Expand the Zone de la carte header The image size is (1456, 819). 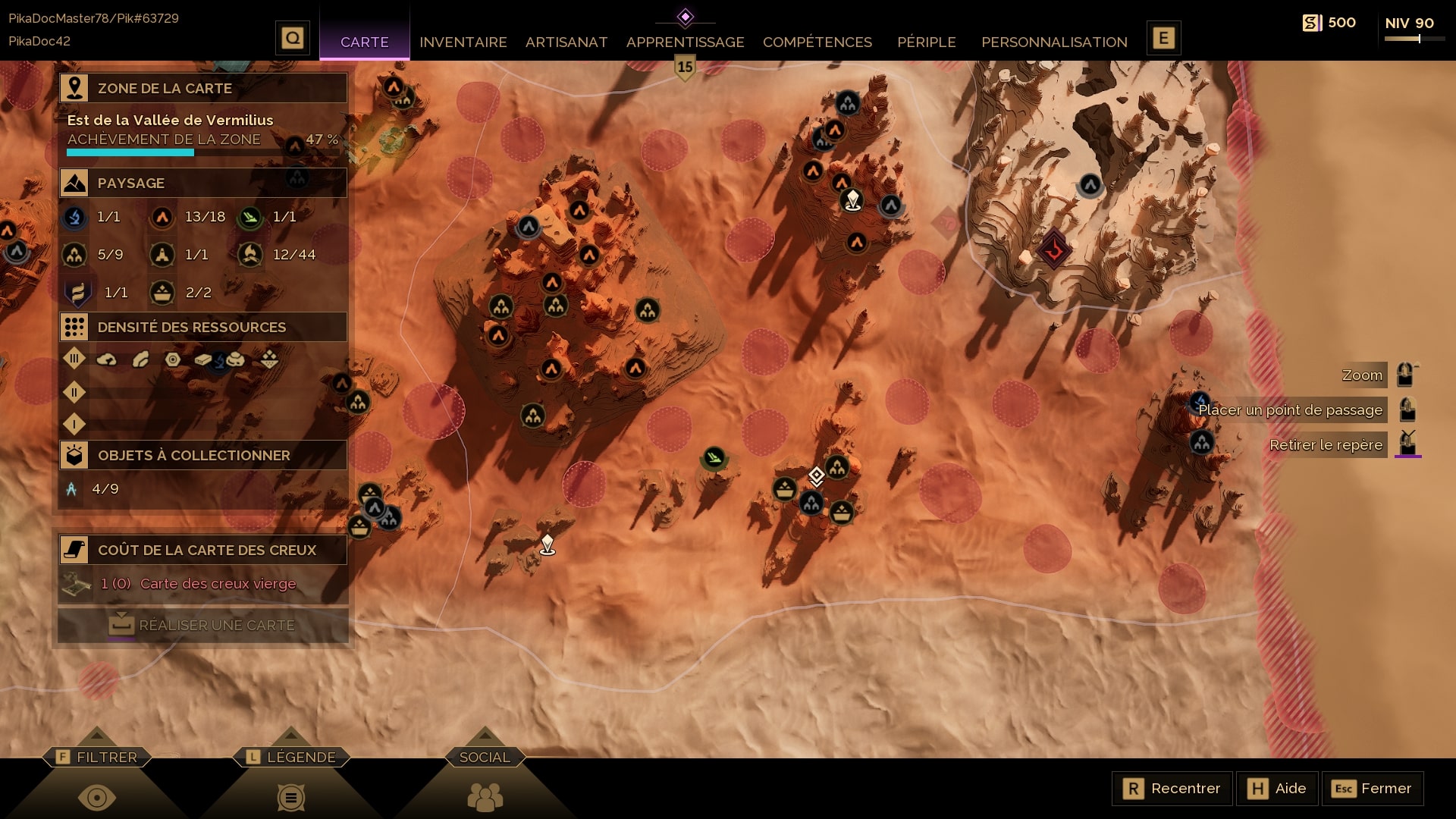point(203,88)
